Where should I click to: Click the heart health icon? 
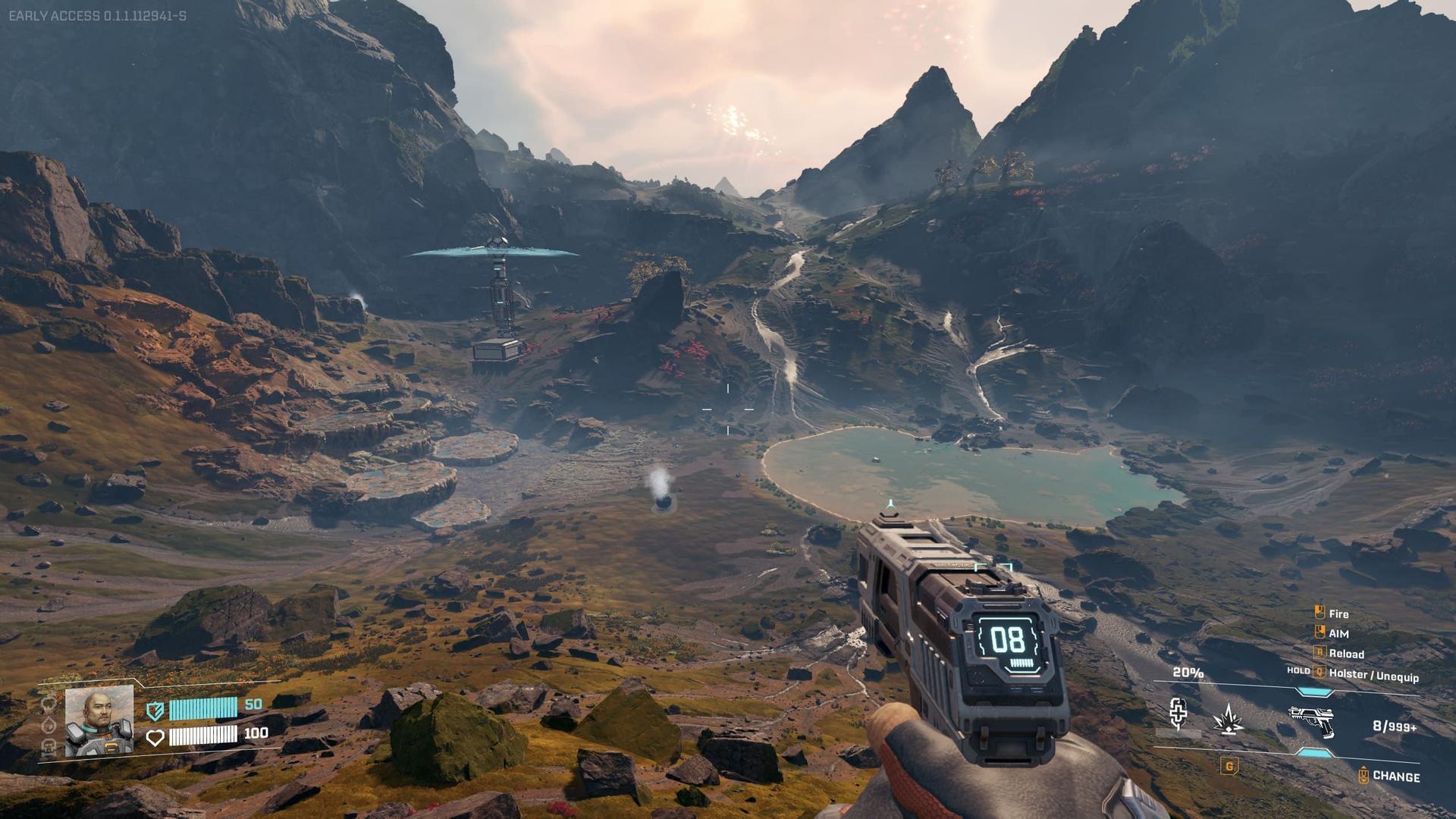(155, 737)
